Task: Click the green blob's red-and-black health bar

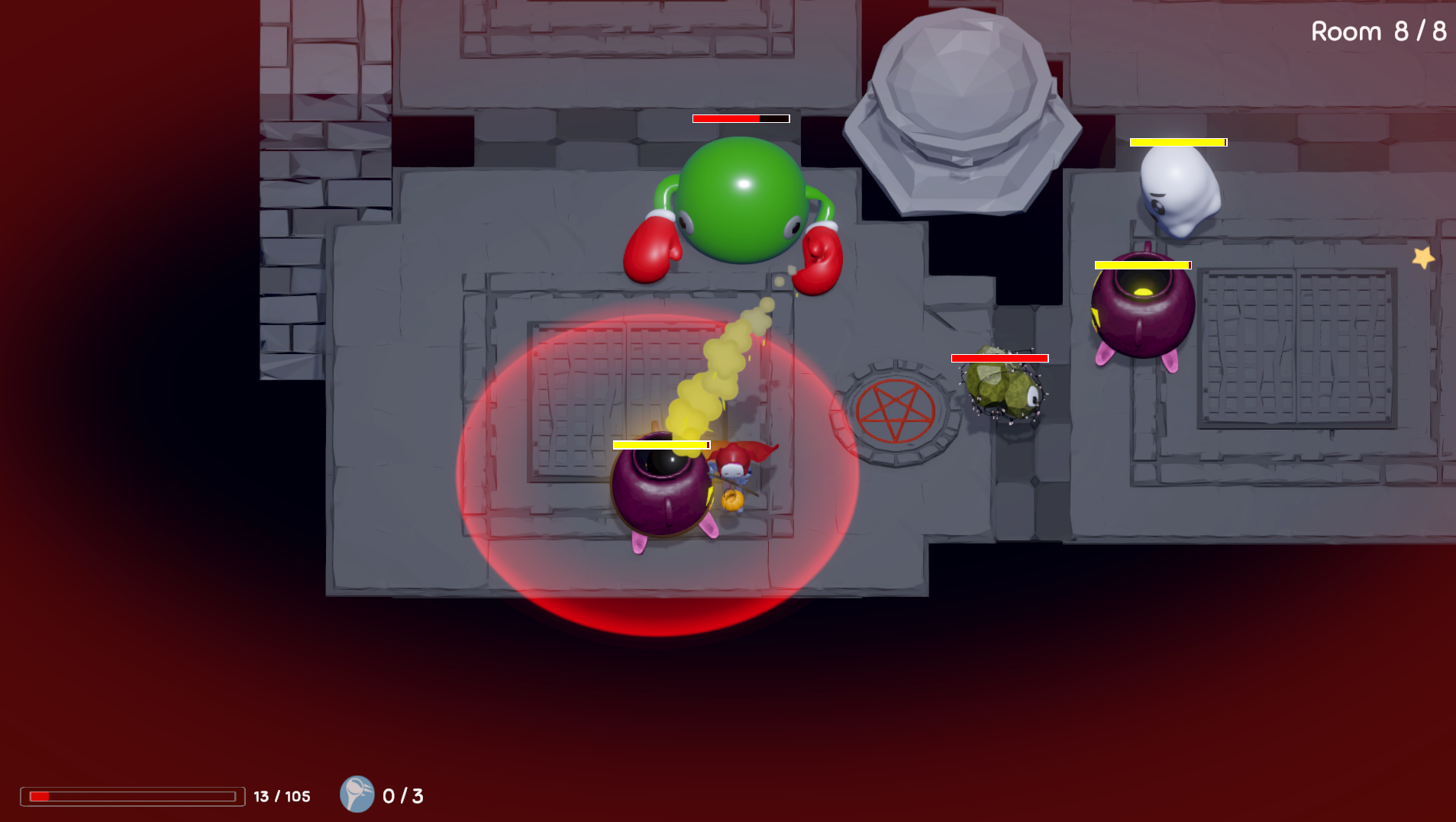Action: 740,119
